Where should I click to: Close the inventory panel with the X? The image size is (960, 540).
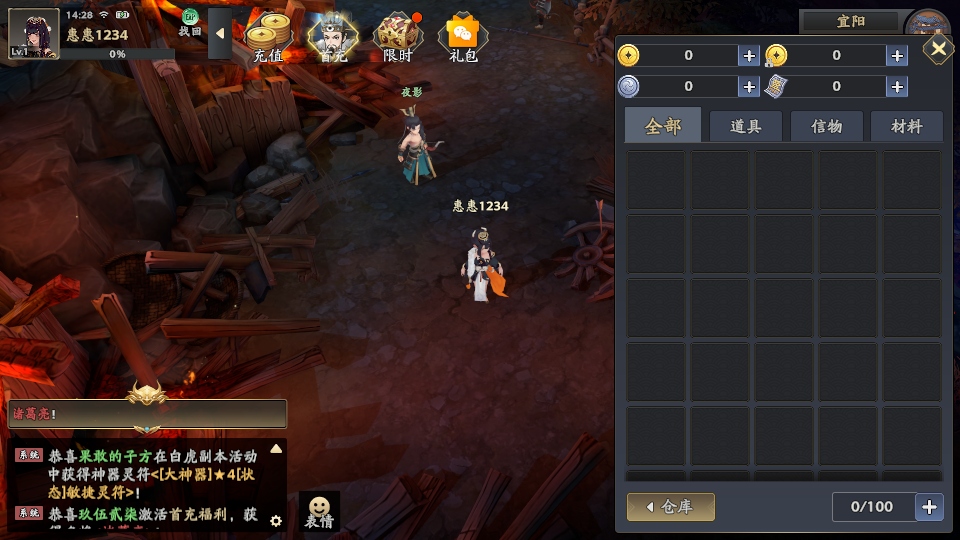(x=938, y=48)
